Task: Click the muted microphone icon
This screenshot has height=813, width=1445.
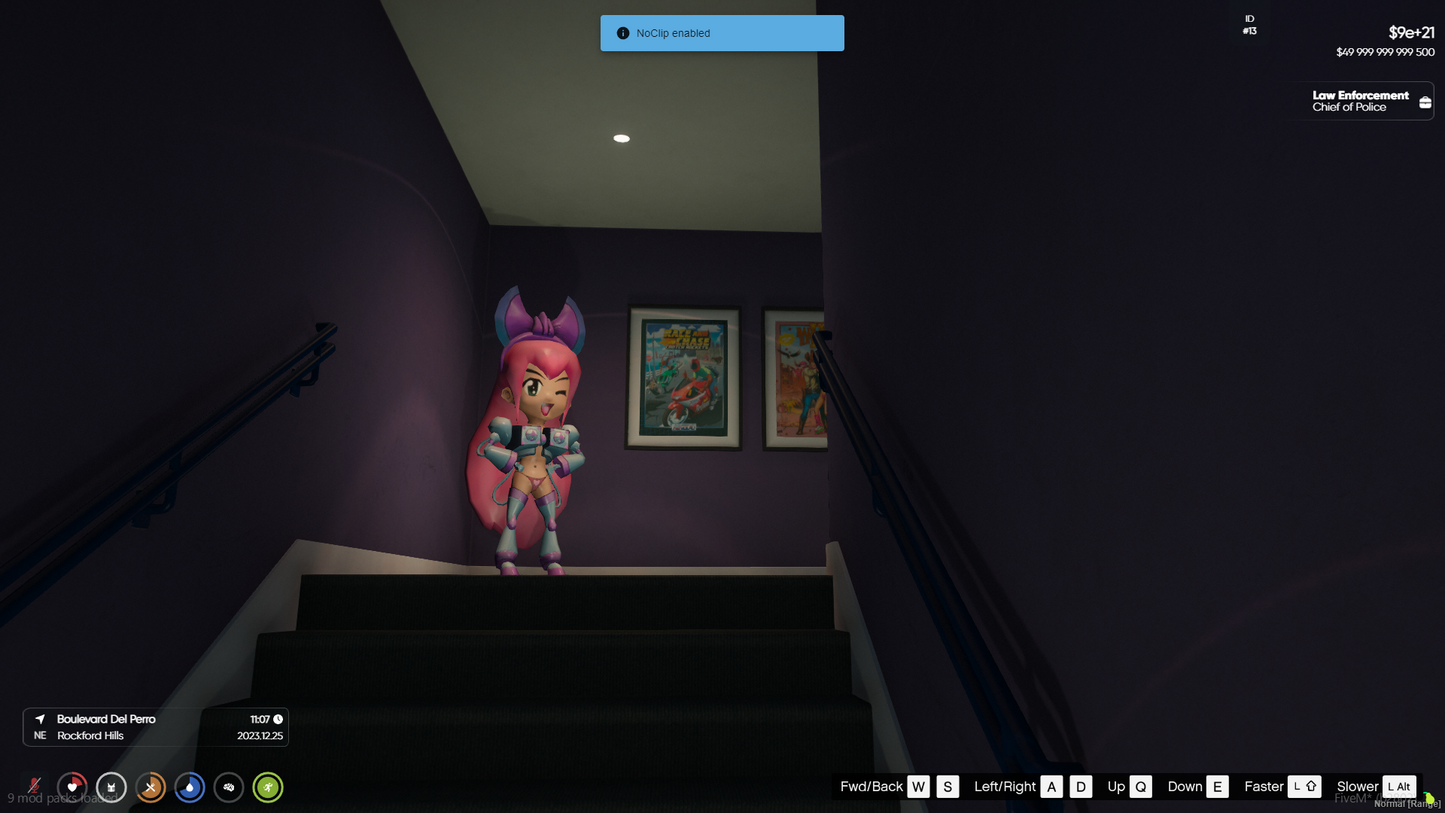Action: click(34, 787)
